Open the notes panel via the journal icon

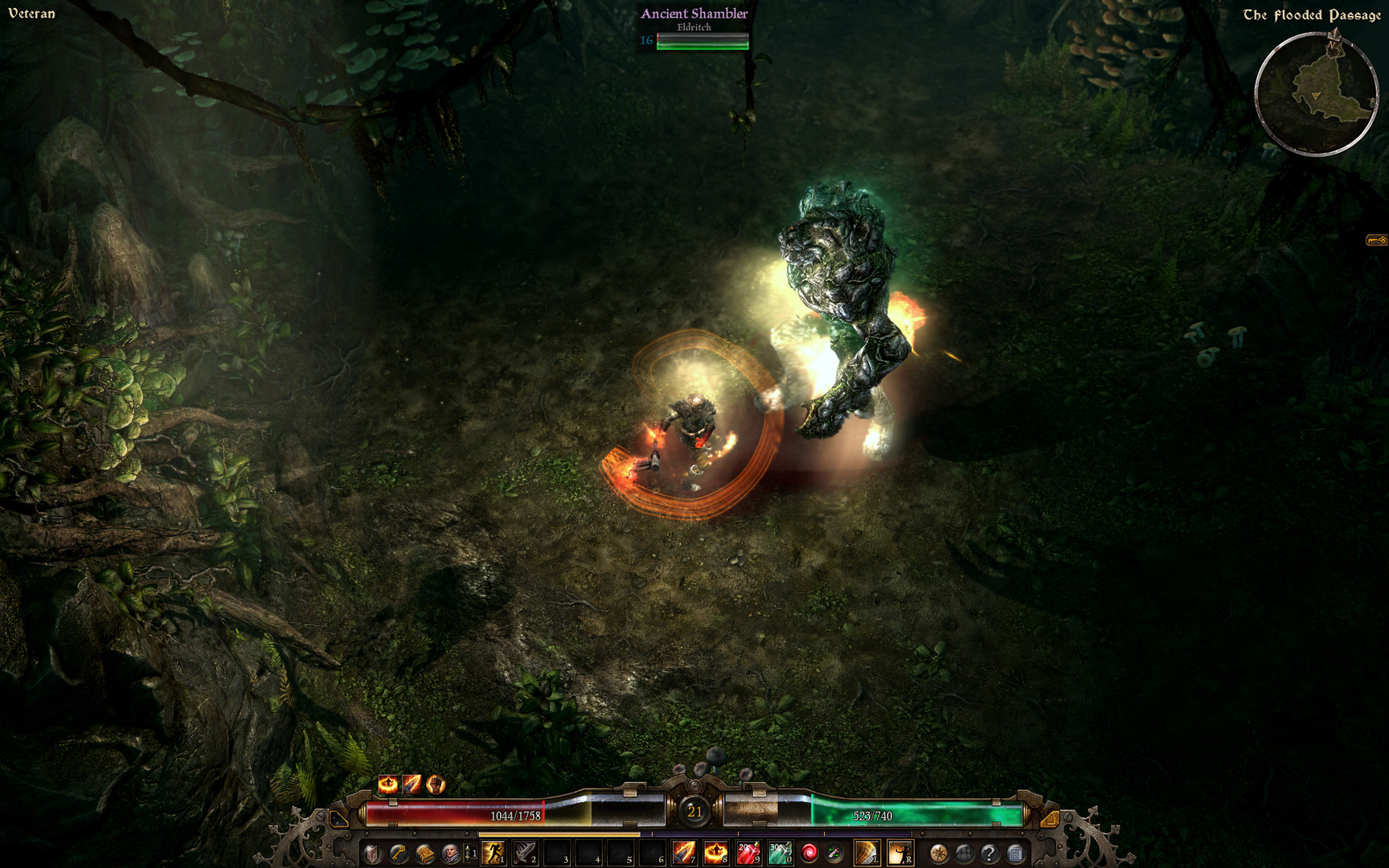point(1016,853)
